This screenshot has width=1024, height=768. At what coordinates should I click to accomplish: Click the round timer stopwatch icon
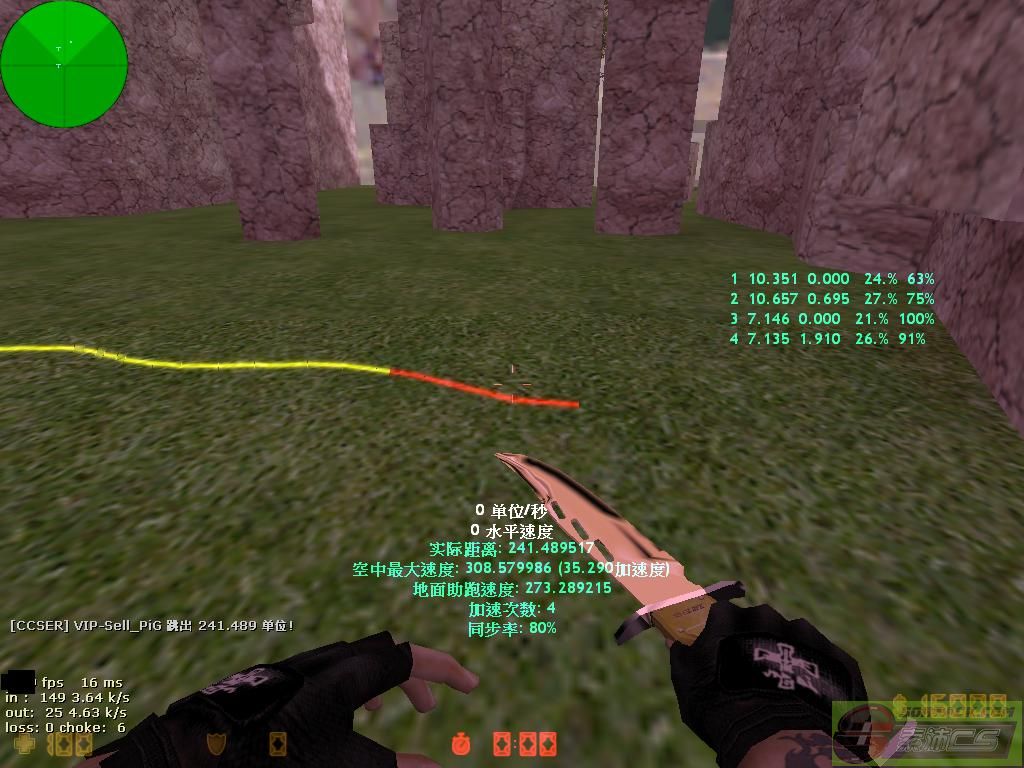pos(461,744)
